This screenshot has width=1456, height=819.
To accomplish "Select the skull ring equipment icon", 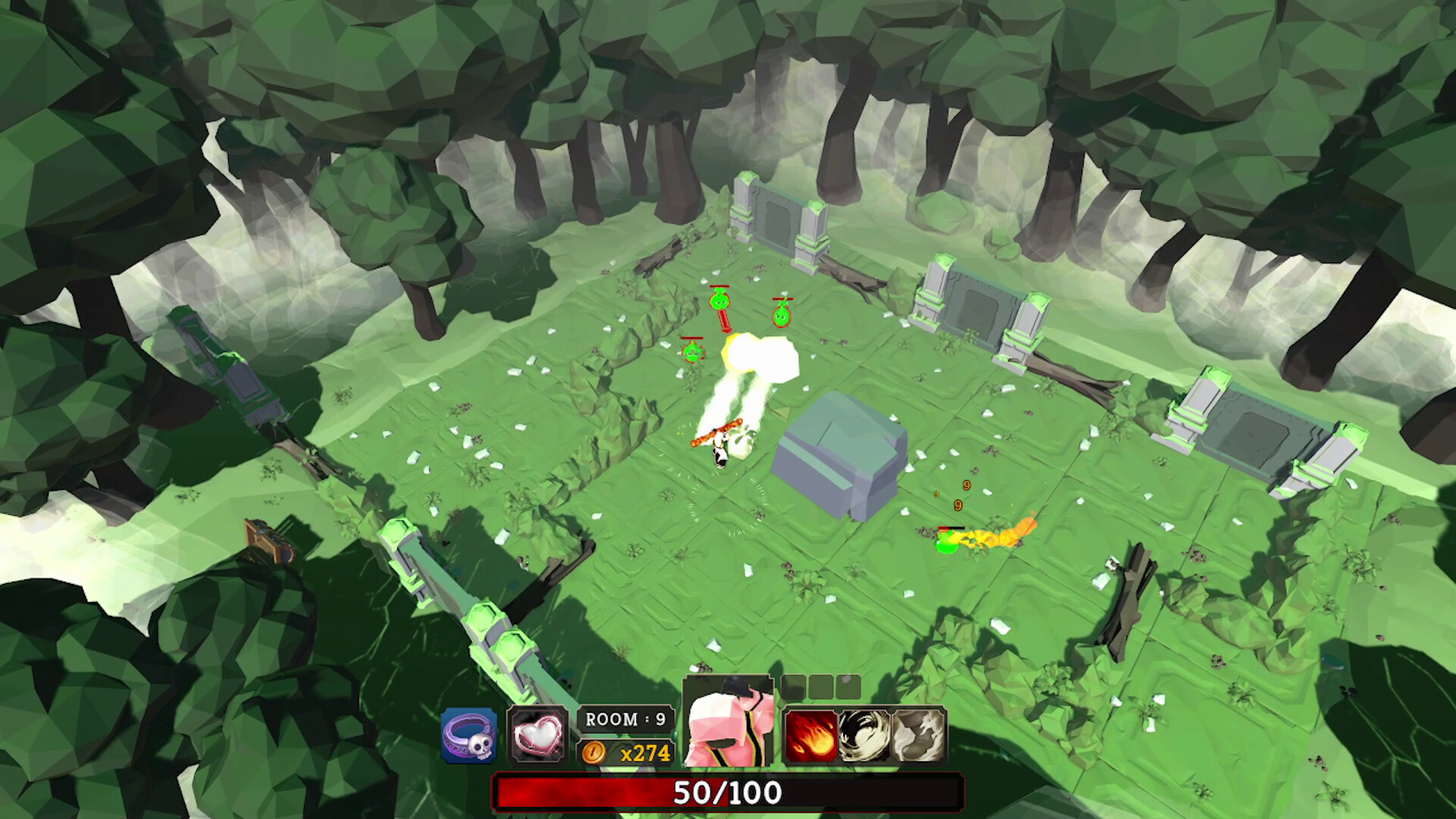I will (468, 735).
